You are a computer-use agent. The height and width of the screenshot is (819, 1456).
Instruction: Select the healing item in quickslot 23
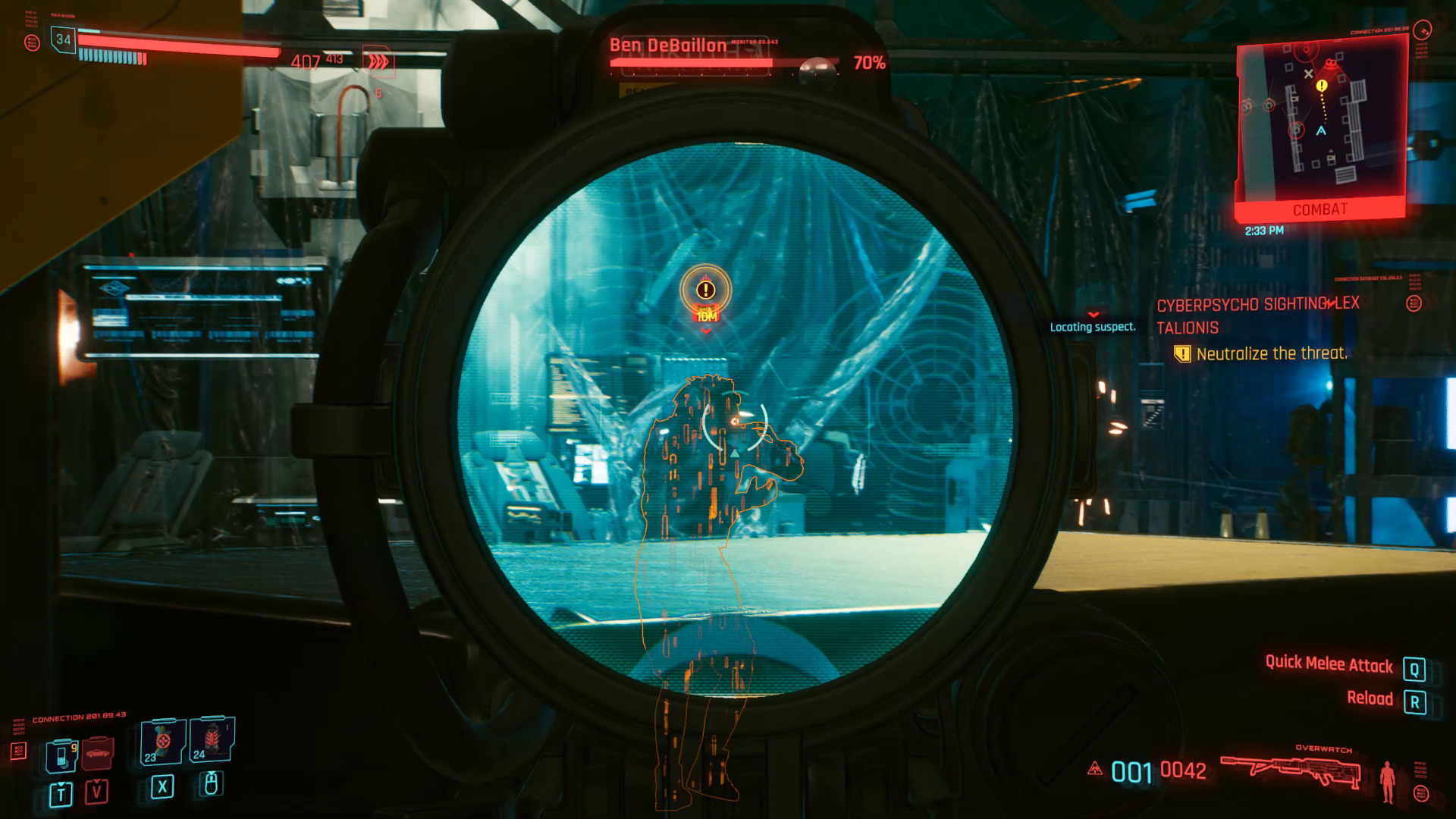pos(163,743)
